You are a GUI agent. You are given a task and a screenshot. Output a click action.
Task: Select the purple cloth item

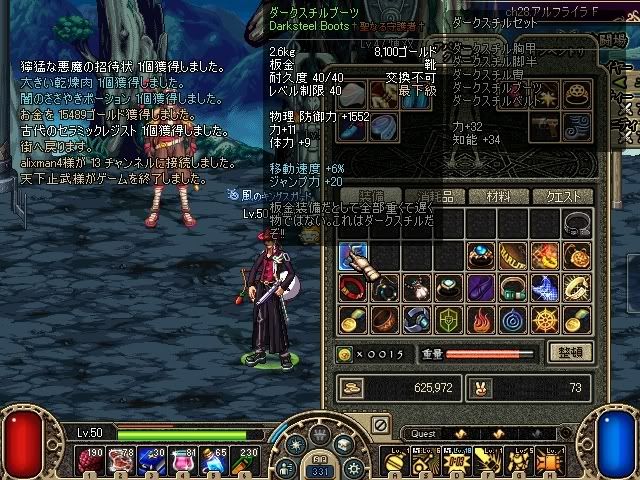481,287
